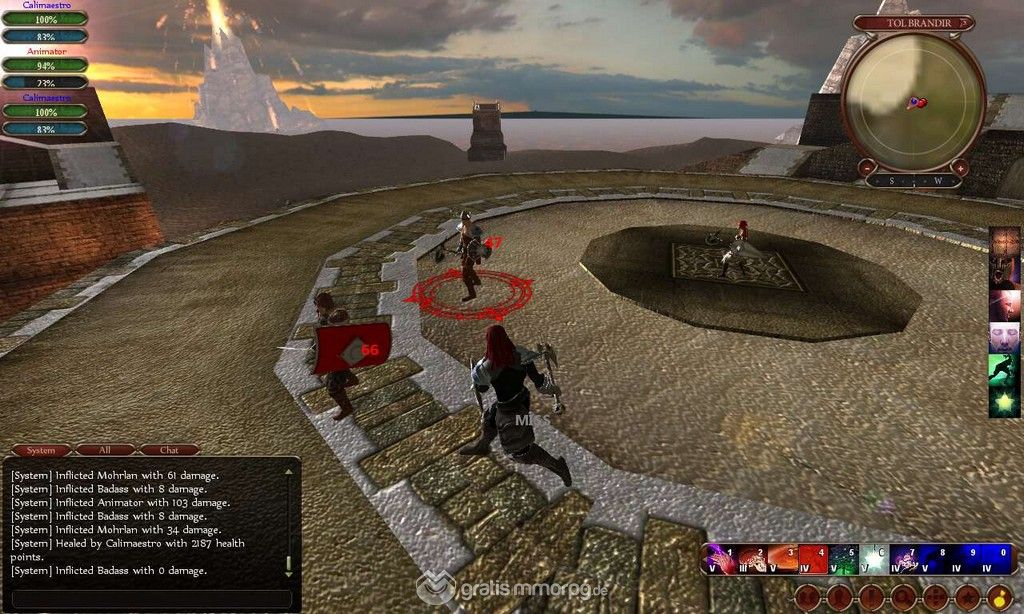Click the pale closed-eyes face buff icon
1024x614 pixels.
tap(1004, 337)
